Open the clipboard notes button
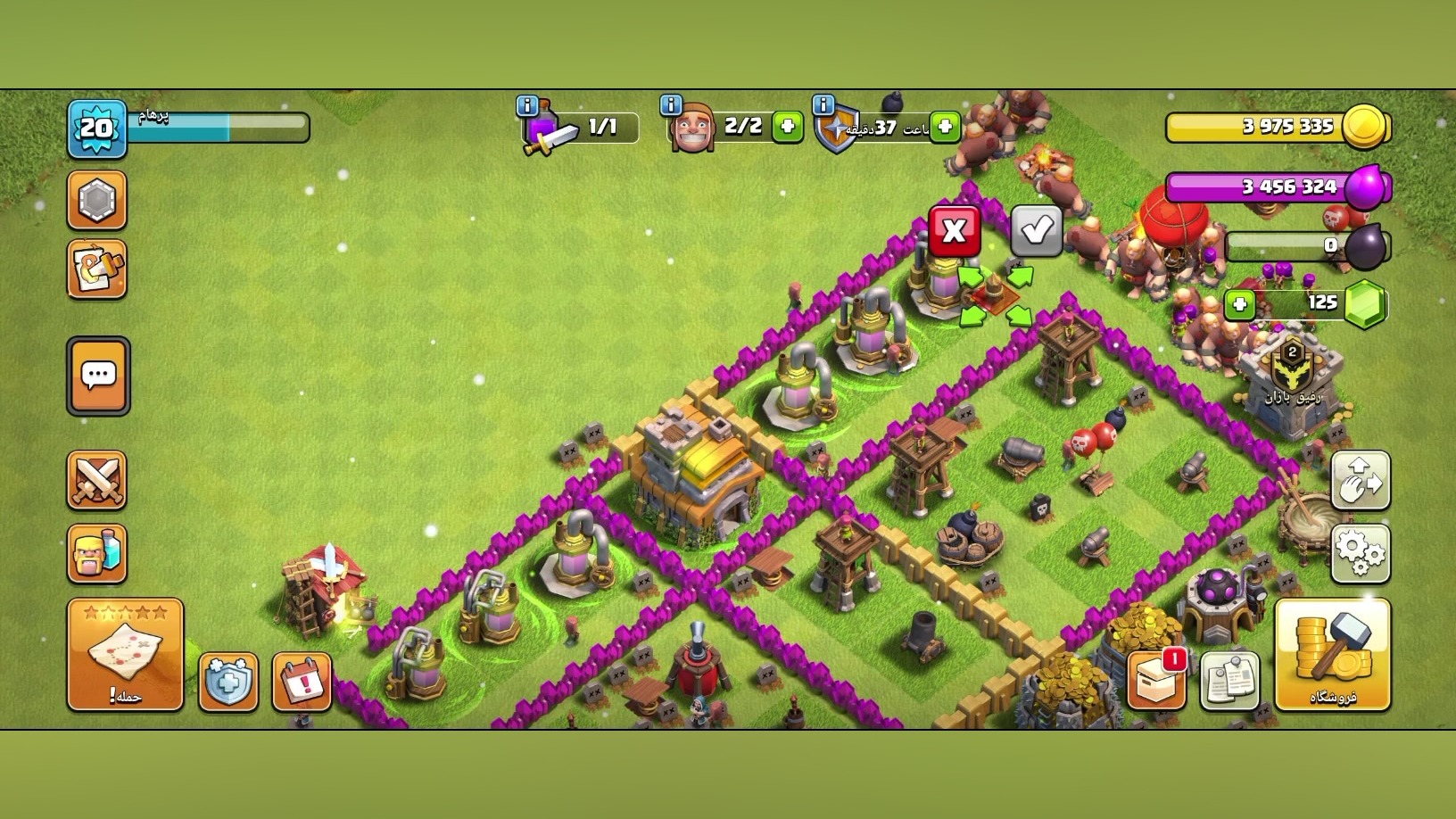The image size is (1456, 819). (x=1230, y=681)
